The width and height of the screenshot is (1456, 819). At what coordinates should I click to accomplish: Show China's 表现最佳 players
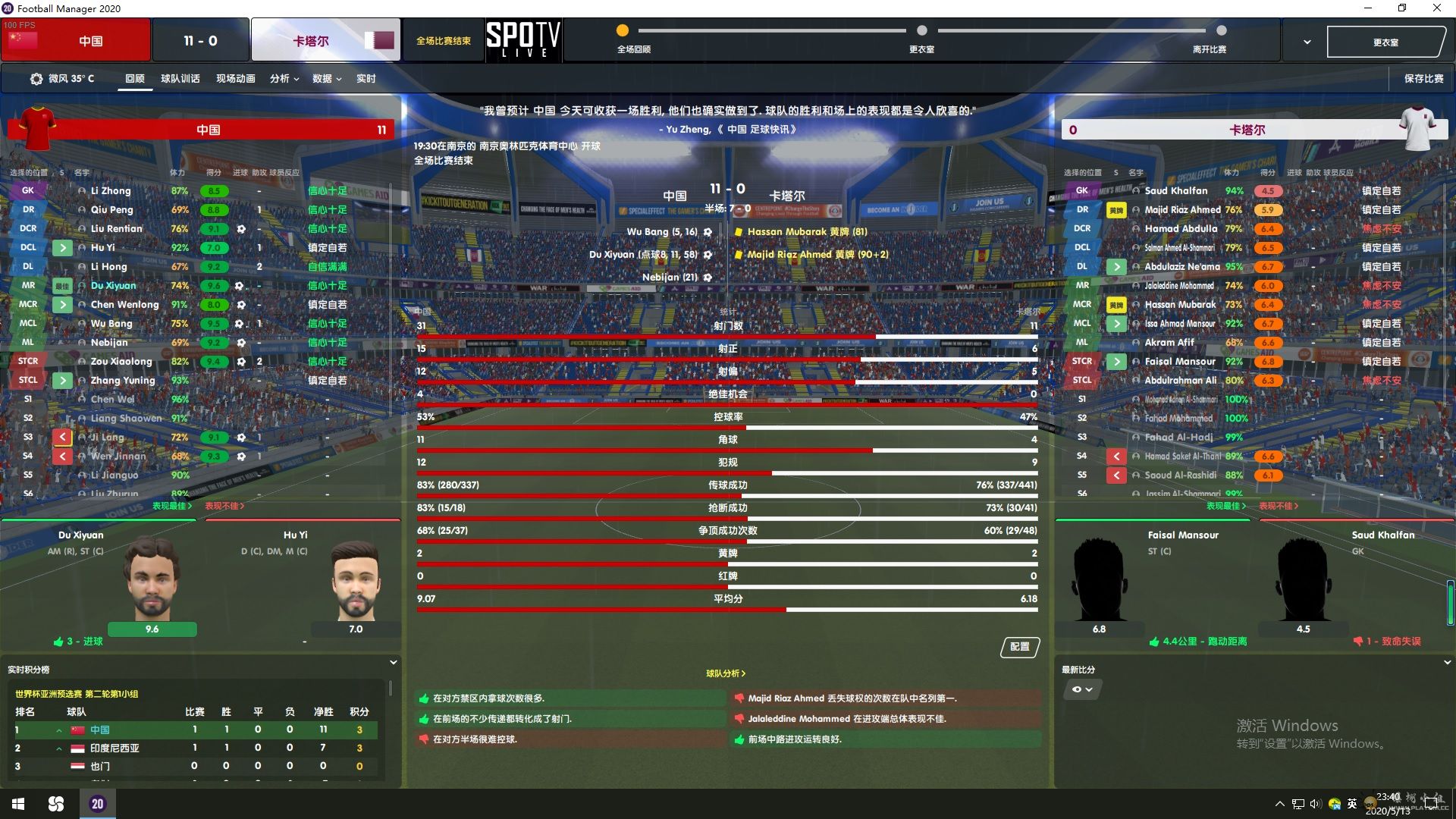[172, 506]
